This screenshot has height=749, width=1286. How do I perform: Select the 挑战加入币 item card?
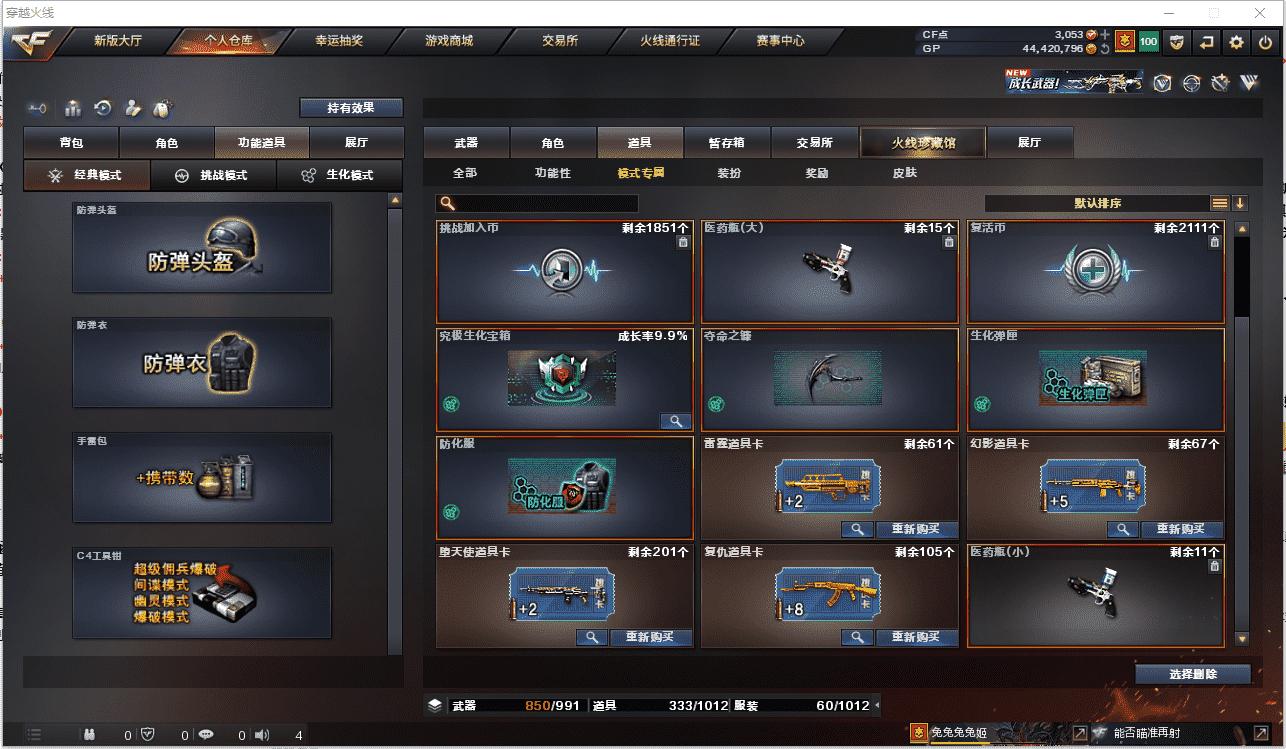pos(564,271)
